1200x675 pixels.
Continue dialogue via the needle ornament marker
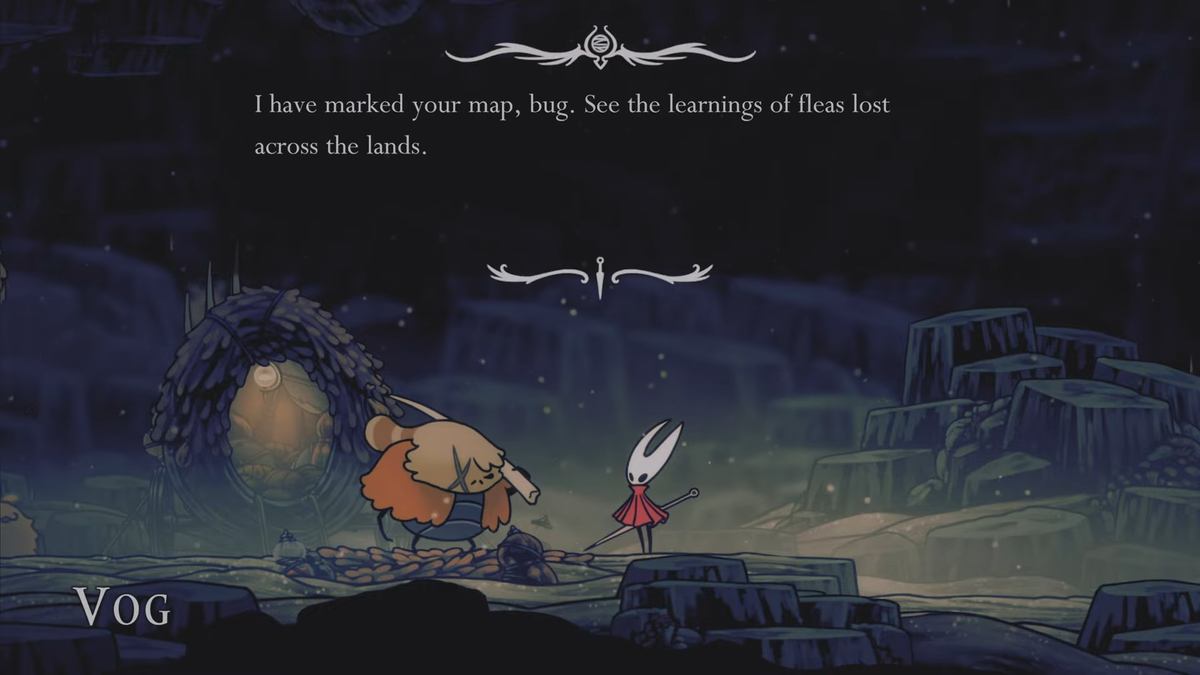pyautogui.click(x=600, y=275)
